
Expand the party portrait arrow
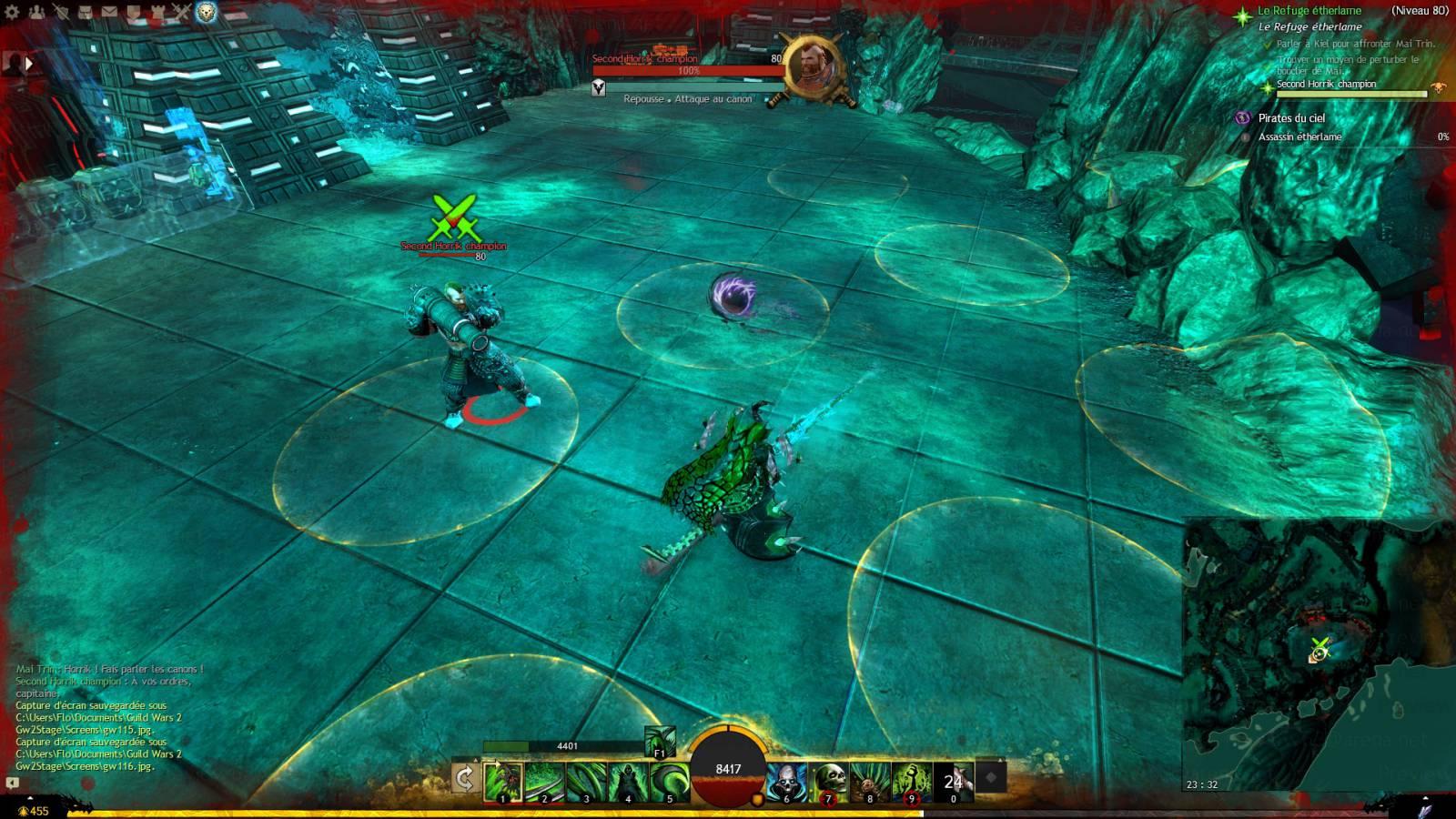click(28, 64)
